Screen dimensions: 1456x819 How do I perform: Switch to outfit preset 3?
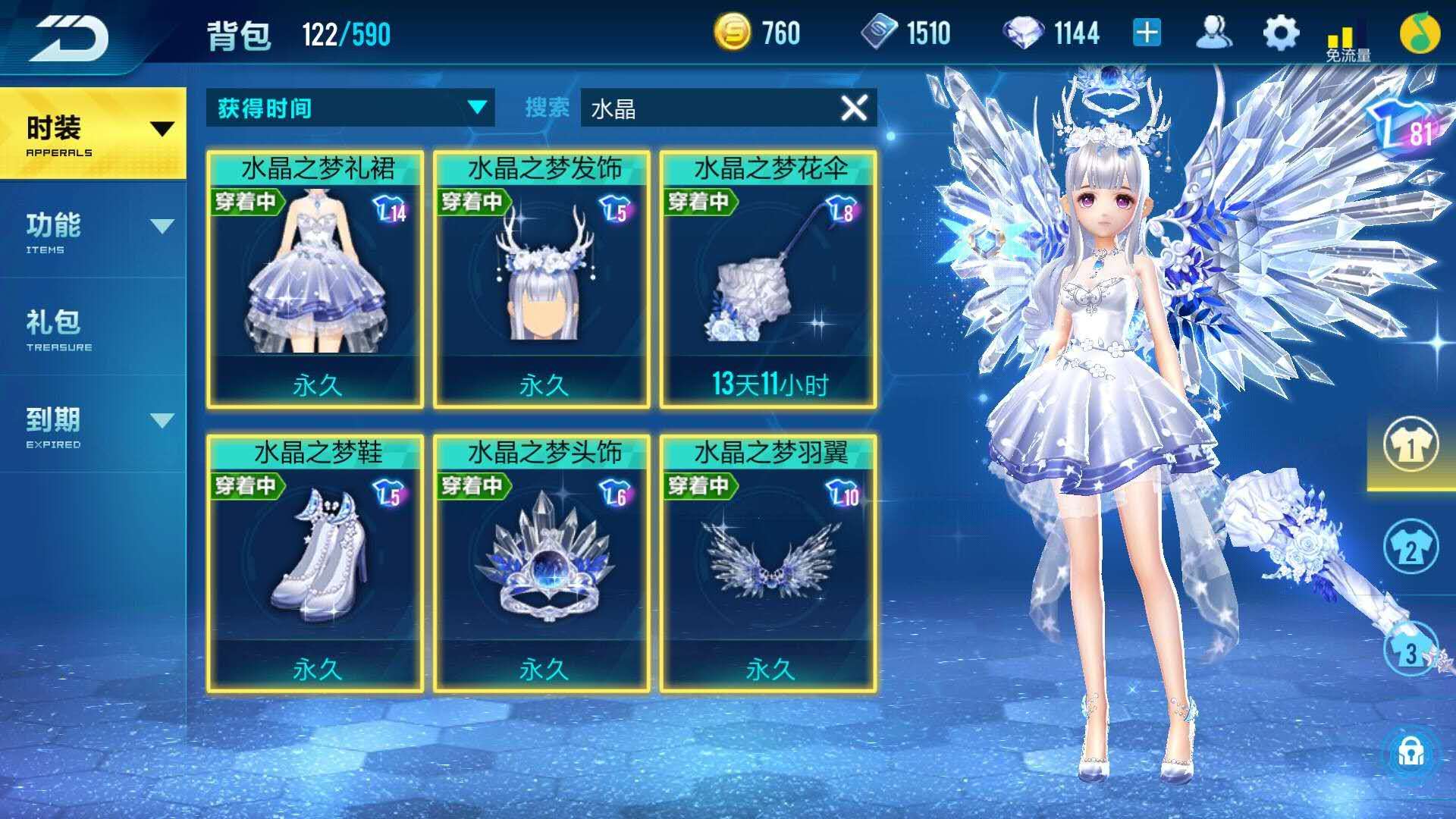click(x=1410, y=649)
